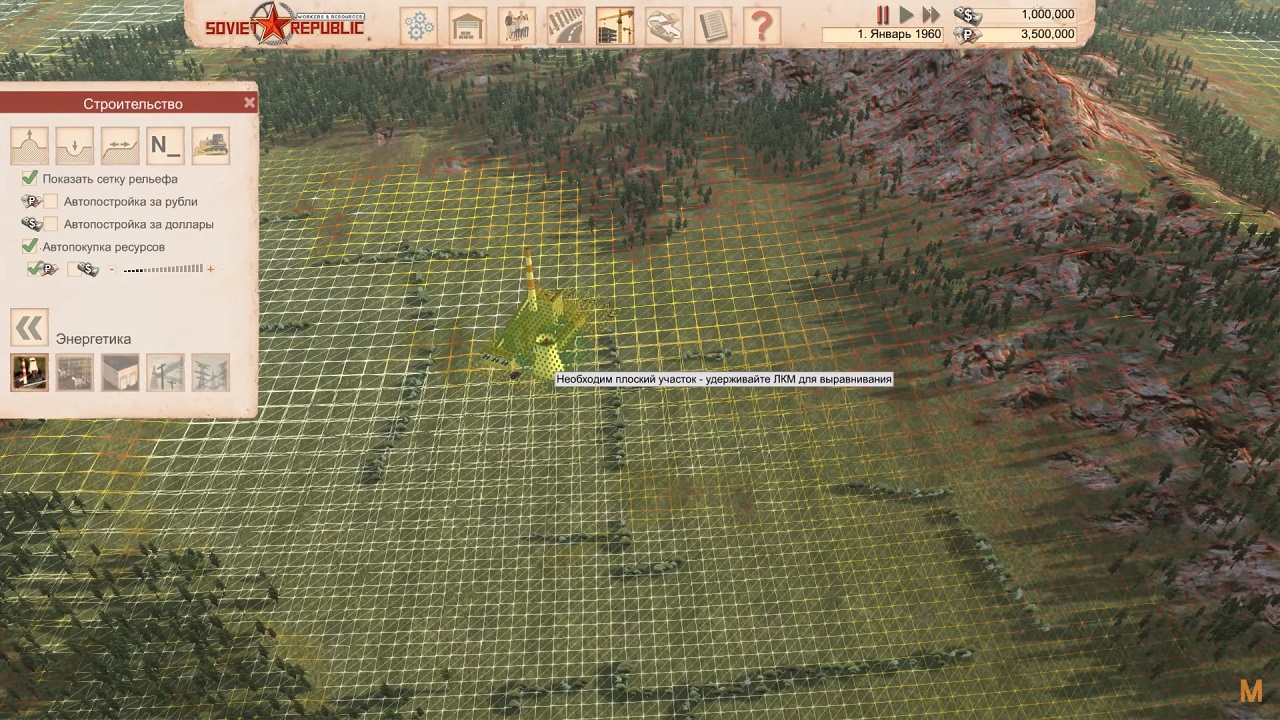
Task: Toggle the Показать сетку рельефа checkbox
Action: coord(30,179)
